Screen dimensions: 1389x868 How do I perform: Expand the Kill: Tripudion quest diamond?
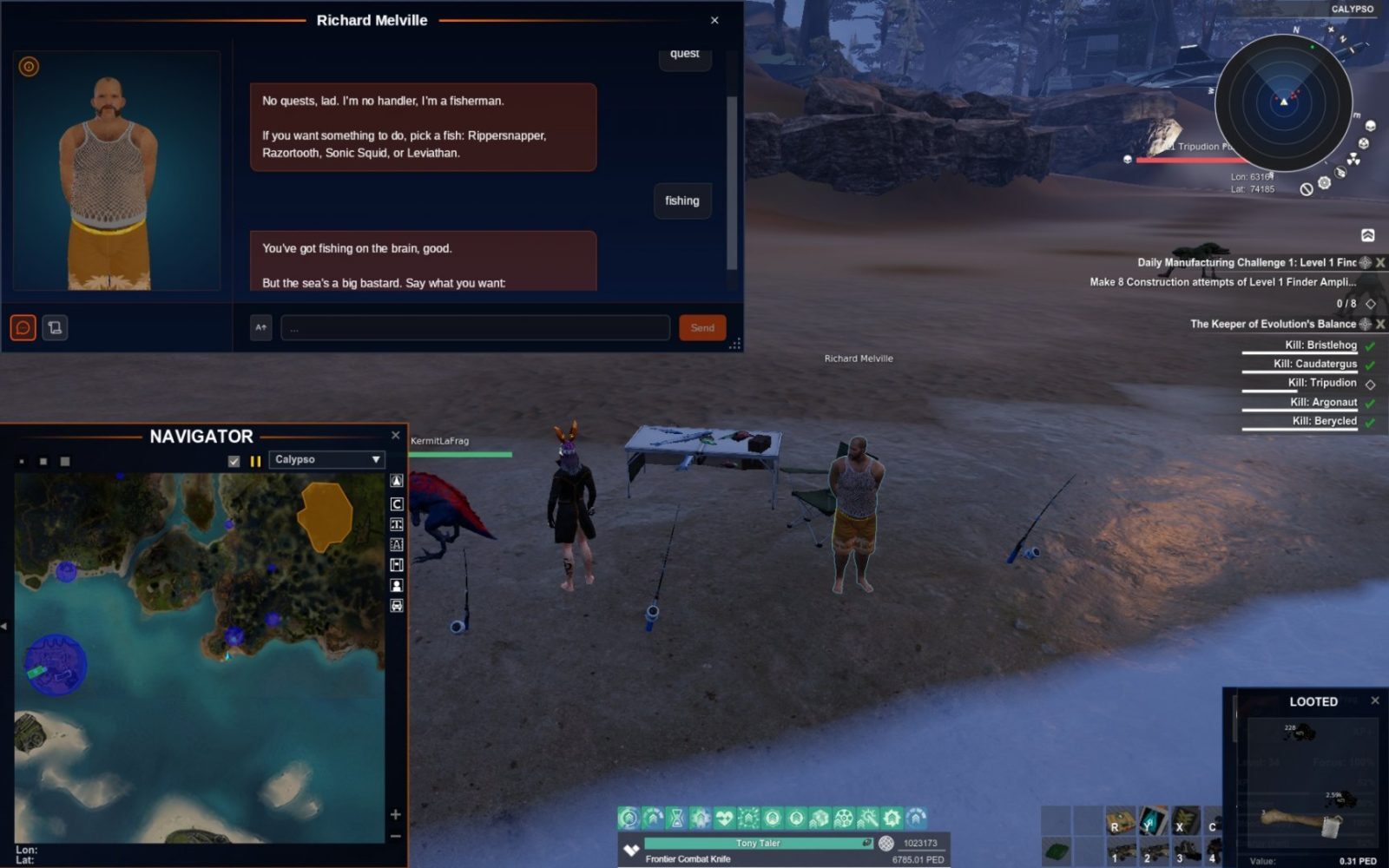[x=1370, y=383]
